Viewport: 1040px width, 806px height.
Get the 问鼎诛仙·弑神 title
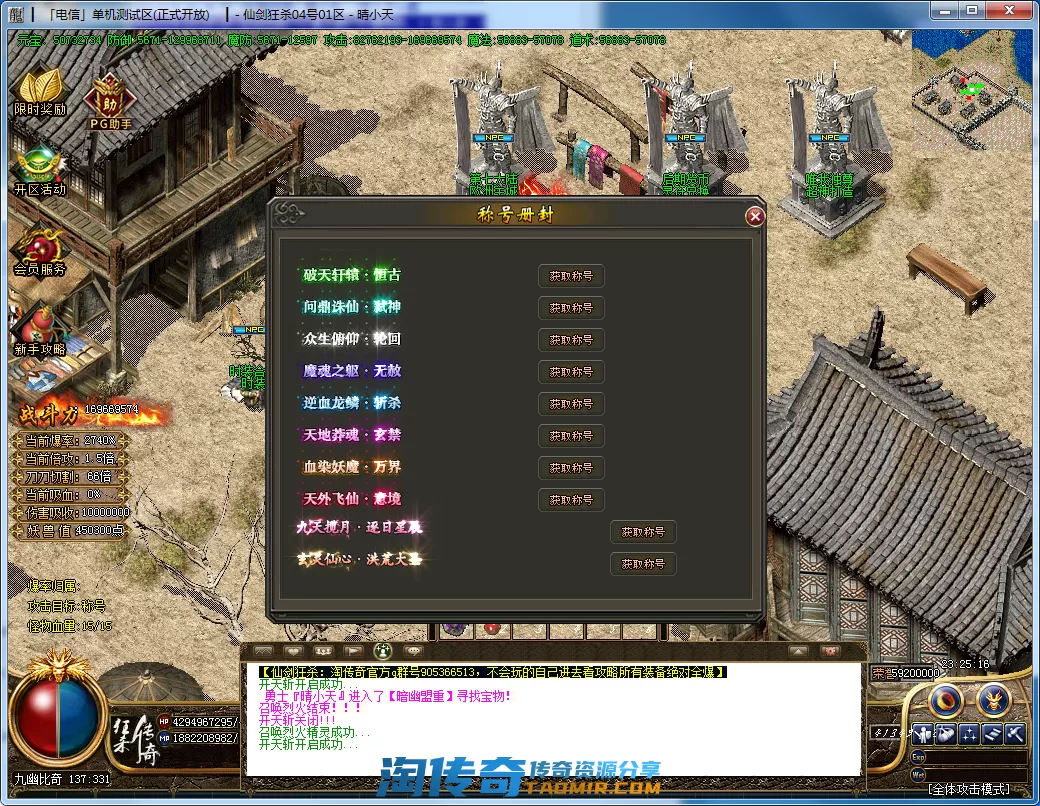pyautogui.click(x=571, y=308)
